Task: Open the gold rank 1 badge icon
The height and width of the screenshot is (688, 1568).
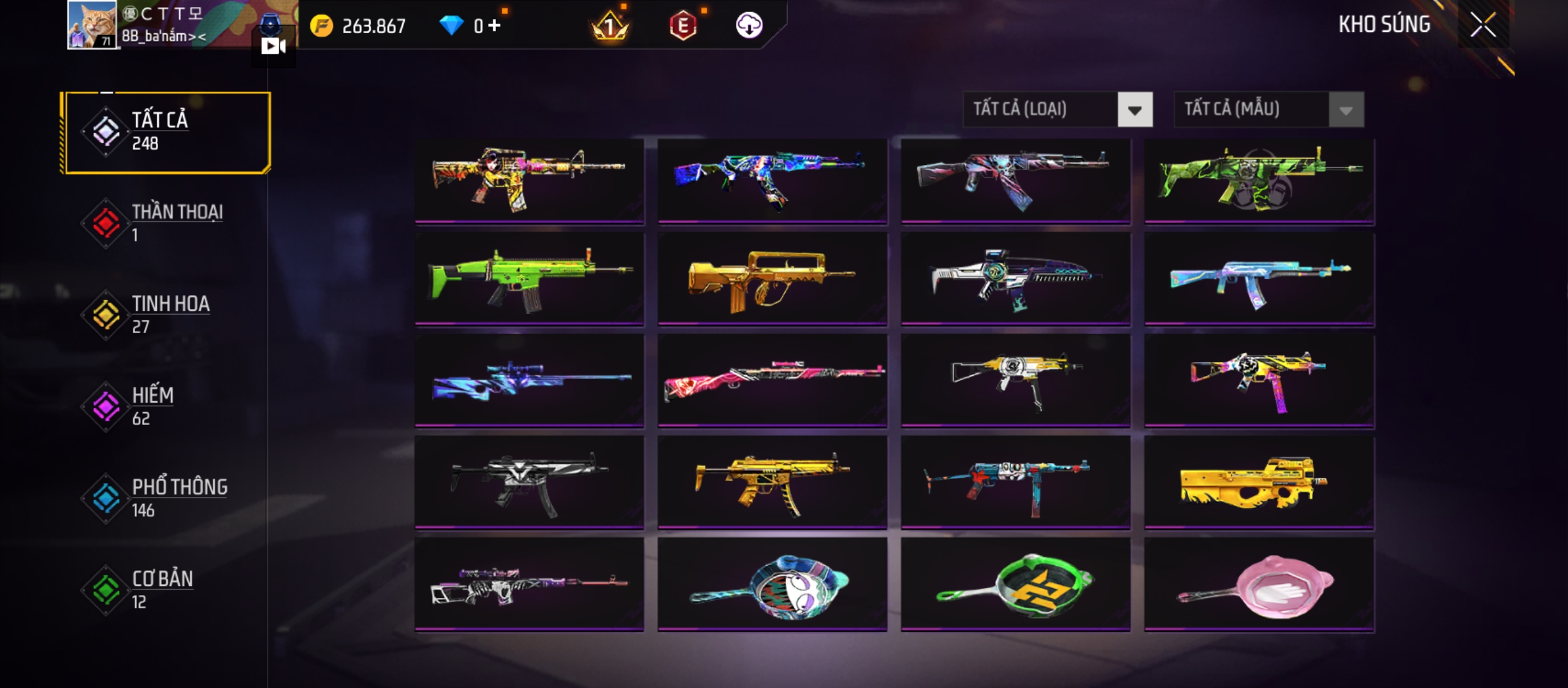Action: (x=610, y=25)
